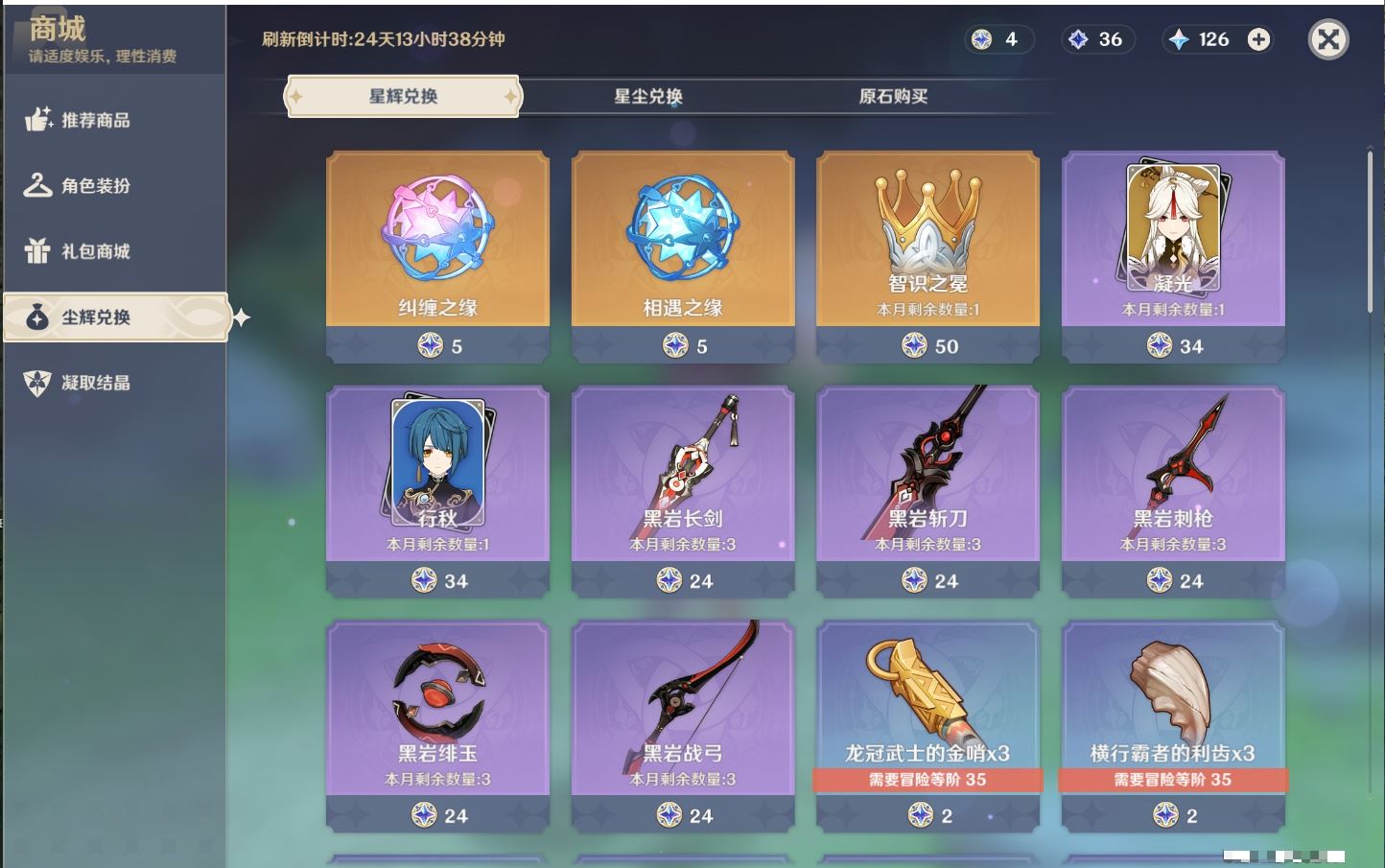Select the 黑岩斩刀 weapon
Viewport: 1385px width, 868px height.
(927, 490)
